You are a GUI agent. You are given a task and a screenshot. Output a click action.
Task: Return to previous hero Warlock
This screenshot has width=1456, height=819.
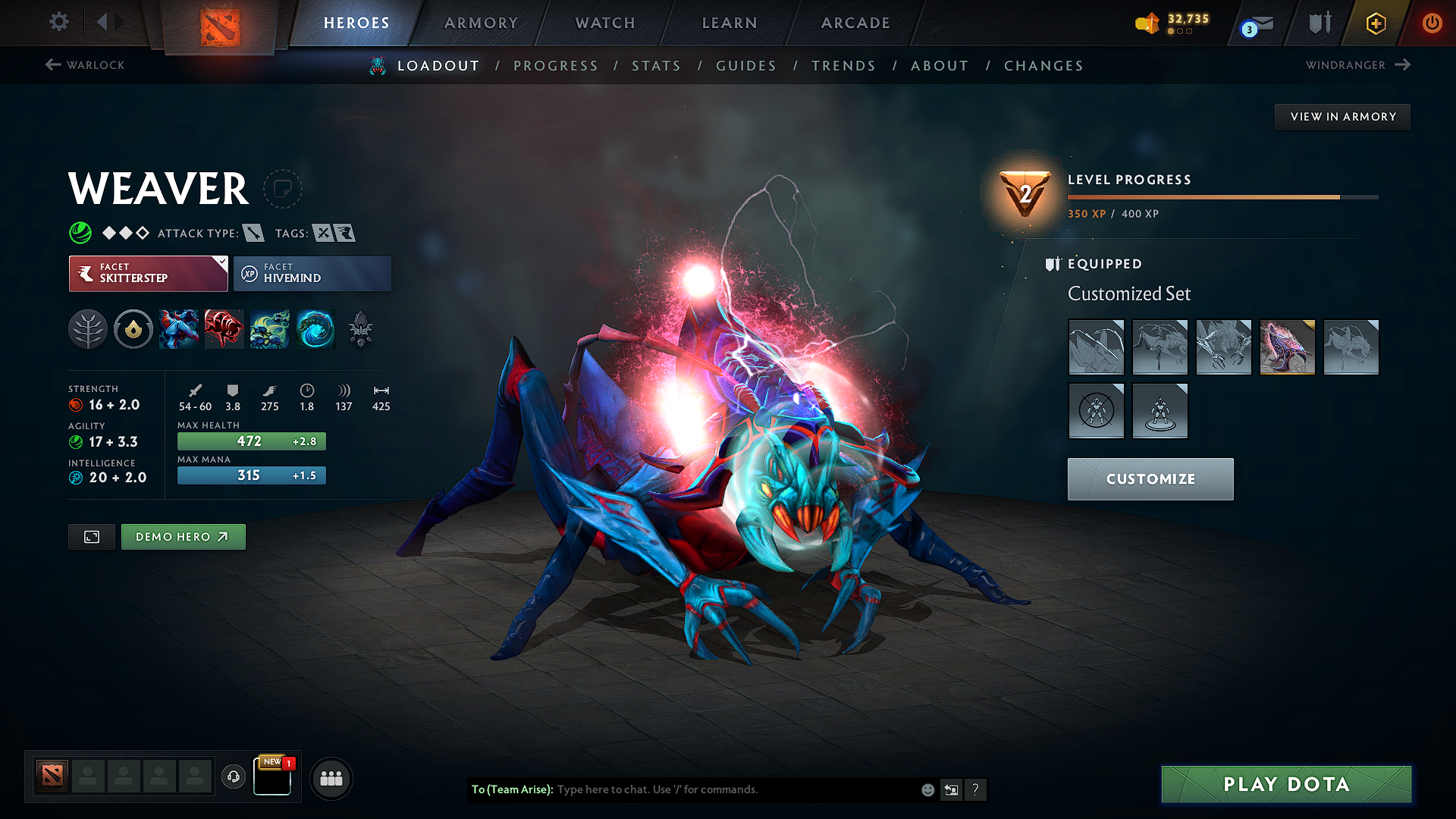[x=83, y=65]
